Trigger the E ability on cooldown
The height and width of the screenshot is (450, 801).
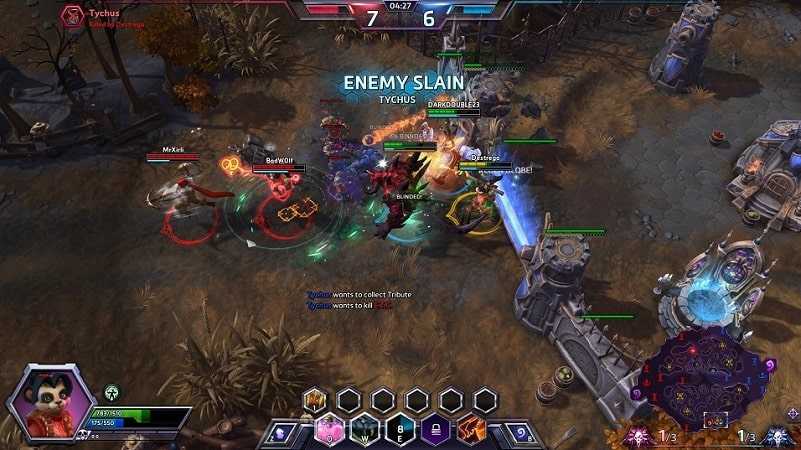pyautogui.click(x=399, y=430)
